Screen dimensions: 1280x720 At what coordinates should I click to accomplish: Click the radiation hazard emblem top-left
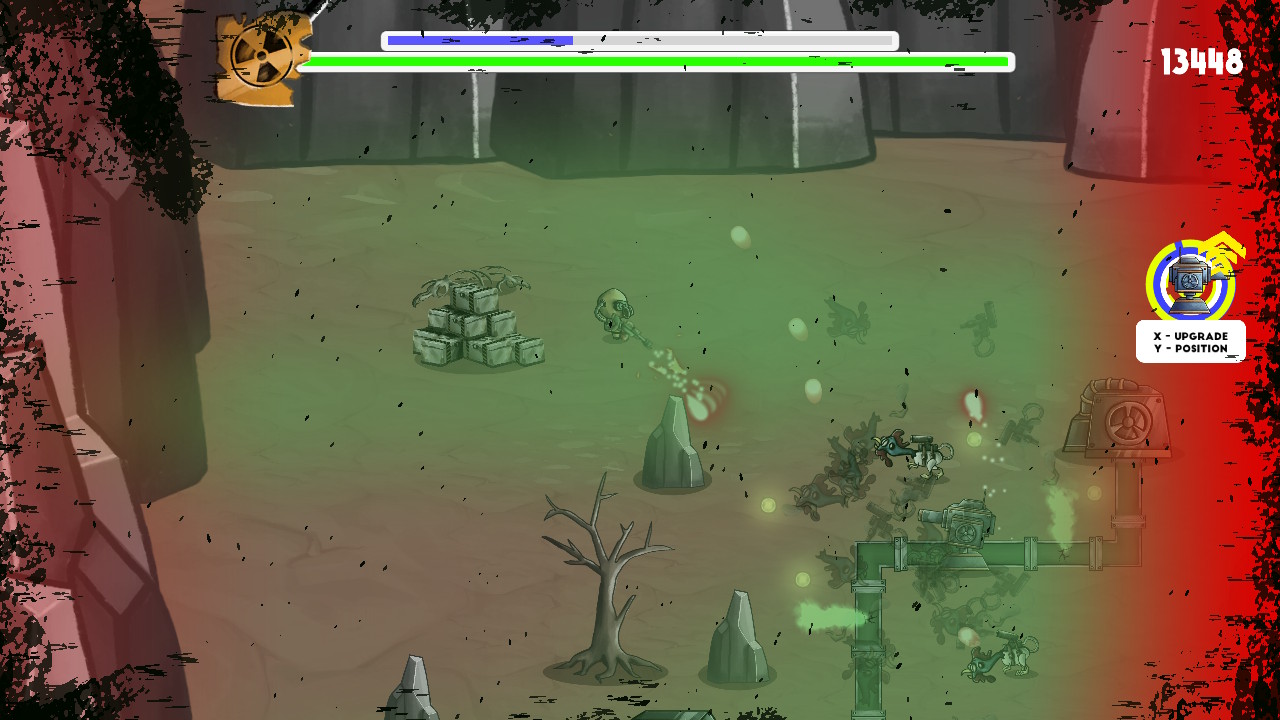263,58
